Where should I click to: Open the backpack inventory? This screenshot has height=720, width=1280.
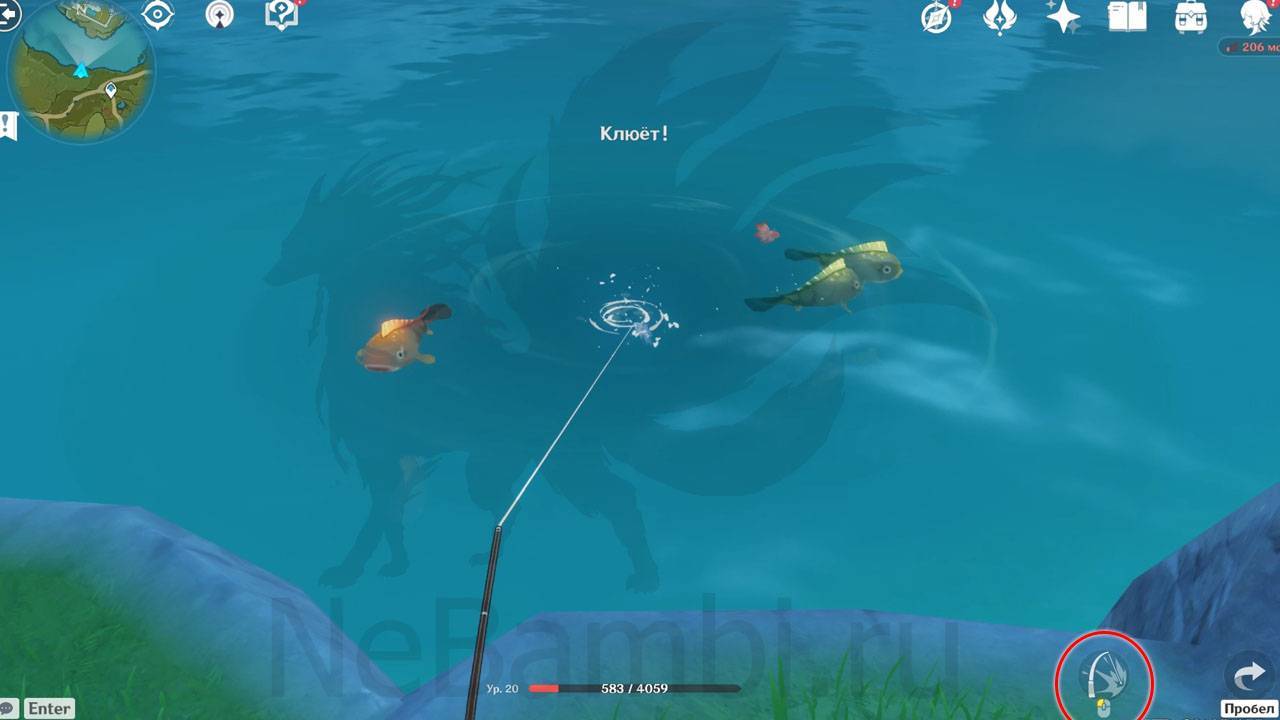pos(1190,17)
